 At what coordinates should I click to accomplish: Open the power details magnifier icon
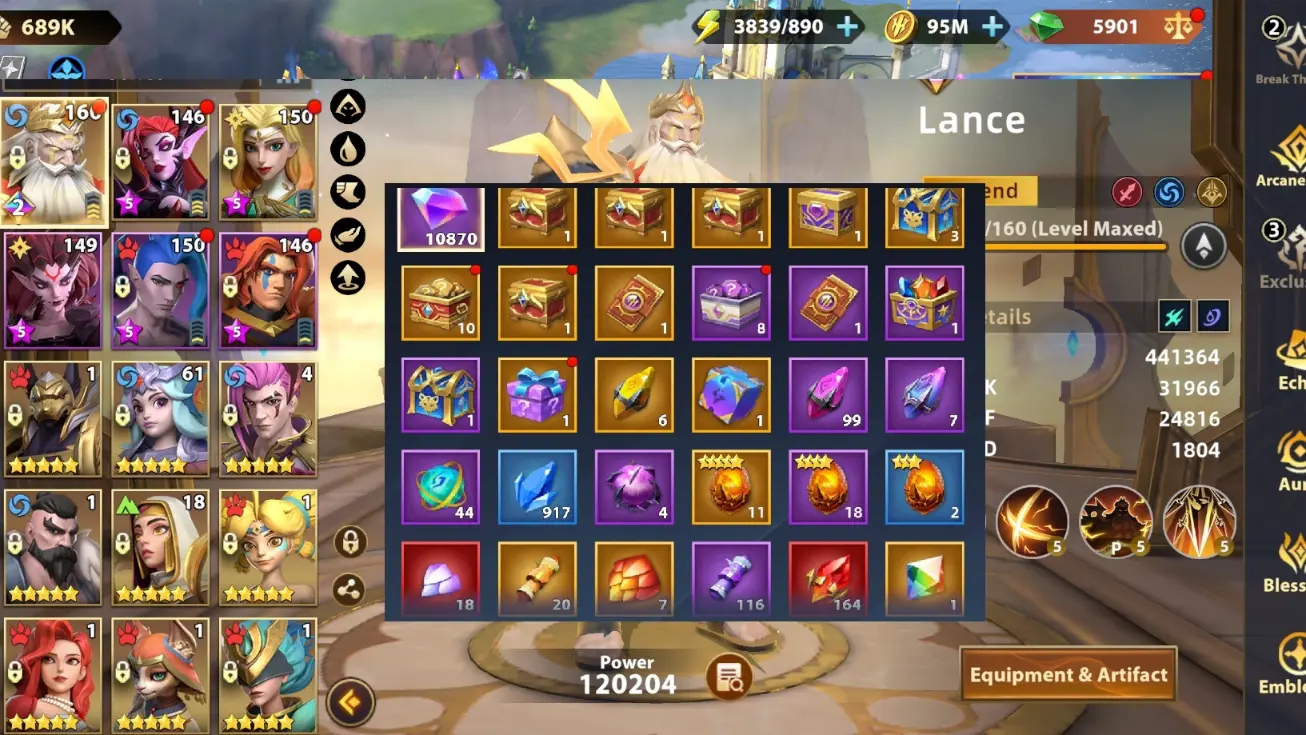728,678
